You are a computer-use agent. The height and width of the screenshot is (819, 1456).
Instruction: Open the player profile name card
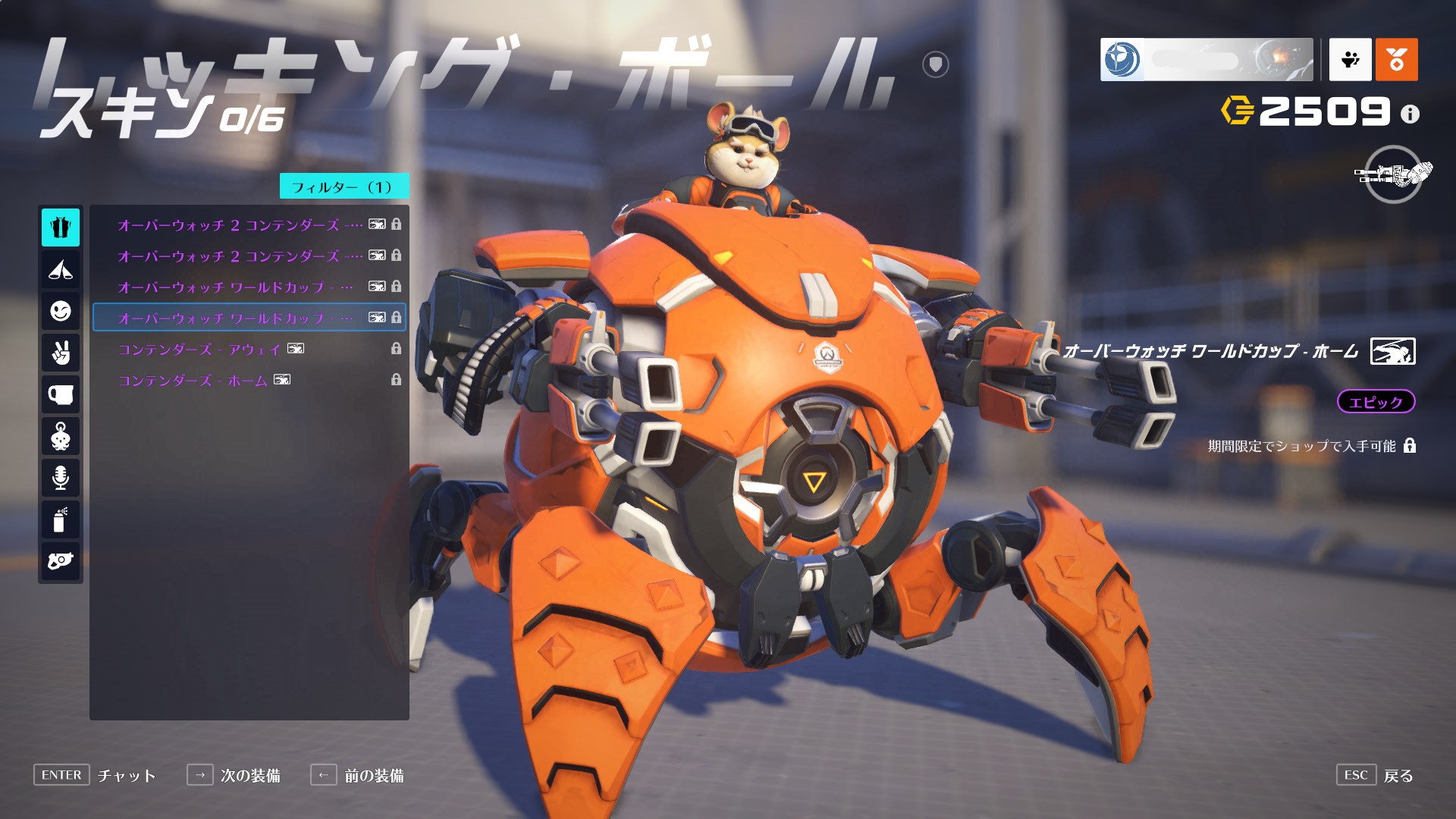pyautogui.click(x=1206, y=59)
